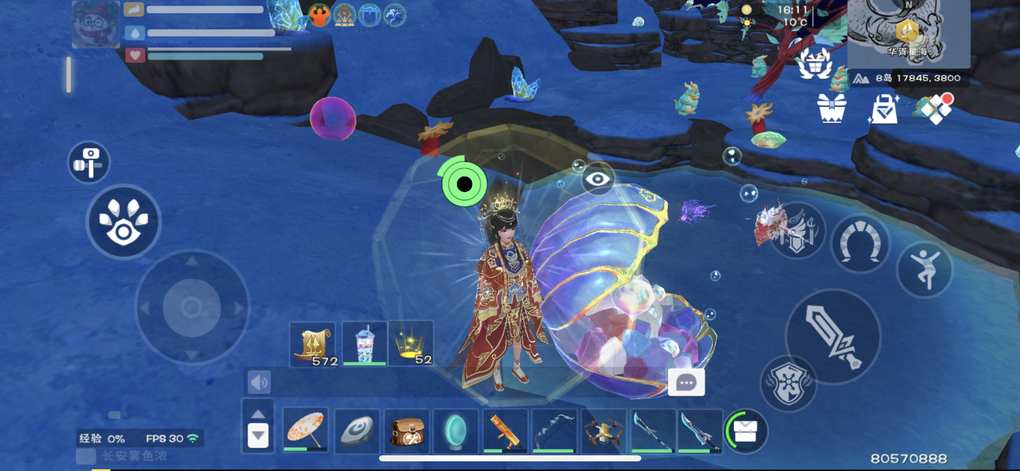1020x471 pixels.
Task: Choose the cyan oval mirror slot
Action: coord(457,430)
